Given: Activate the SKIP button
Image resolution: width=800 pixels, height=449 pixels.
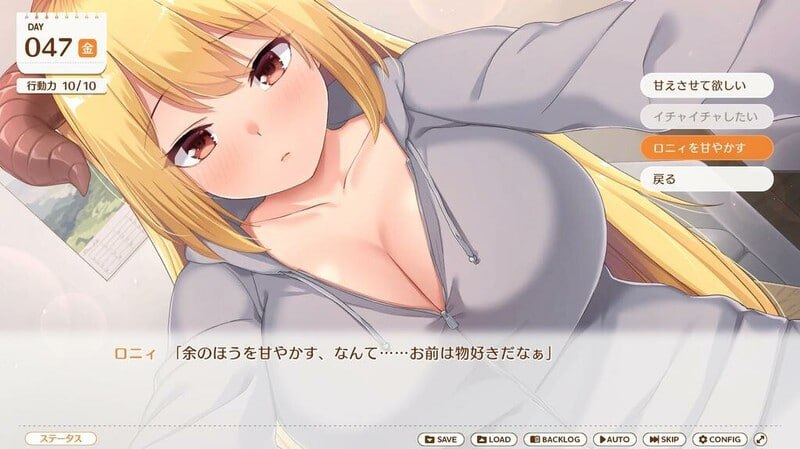Looking at the screenshot, I should point(664,439).
